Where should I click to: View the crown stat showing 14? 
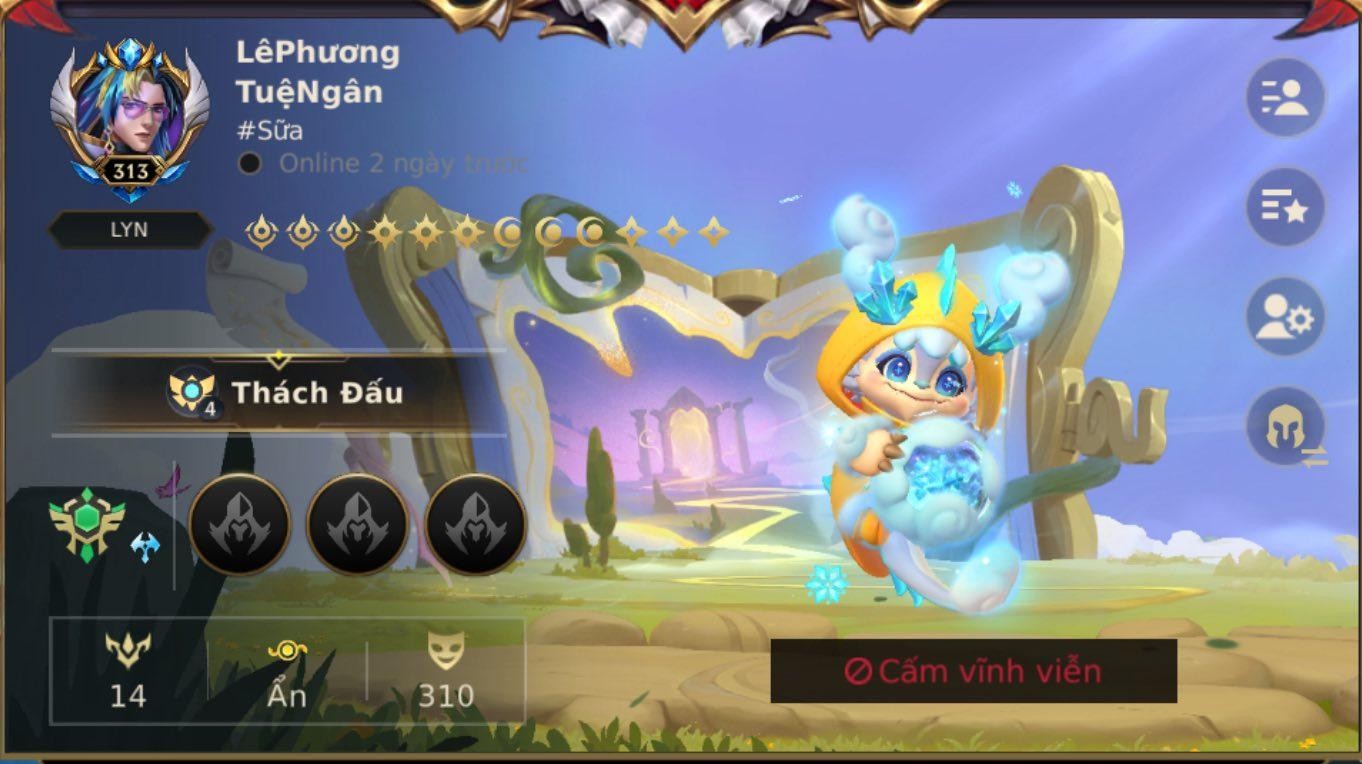[x=128, y=671]
